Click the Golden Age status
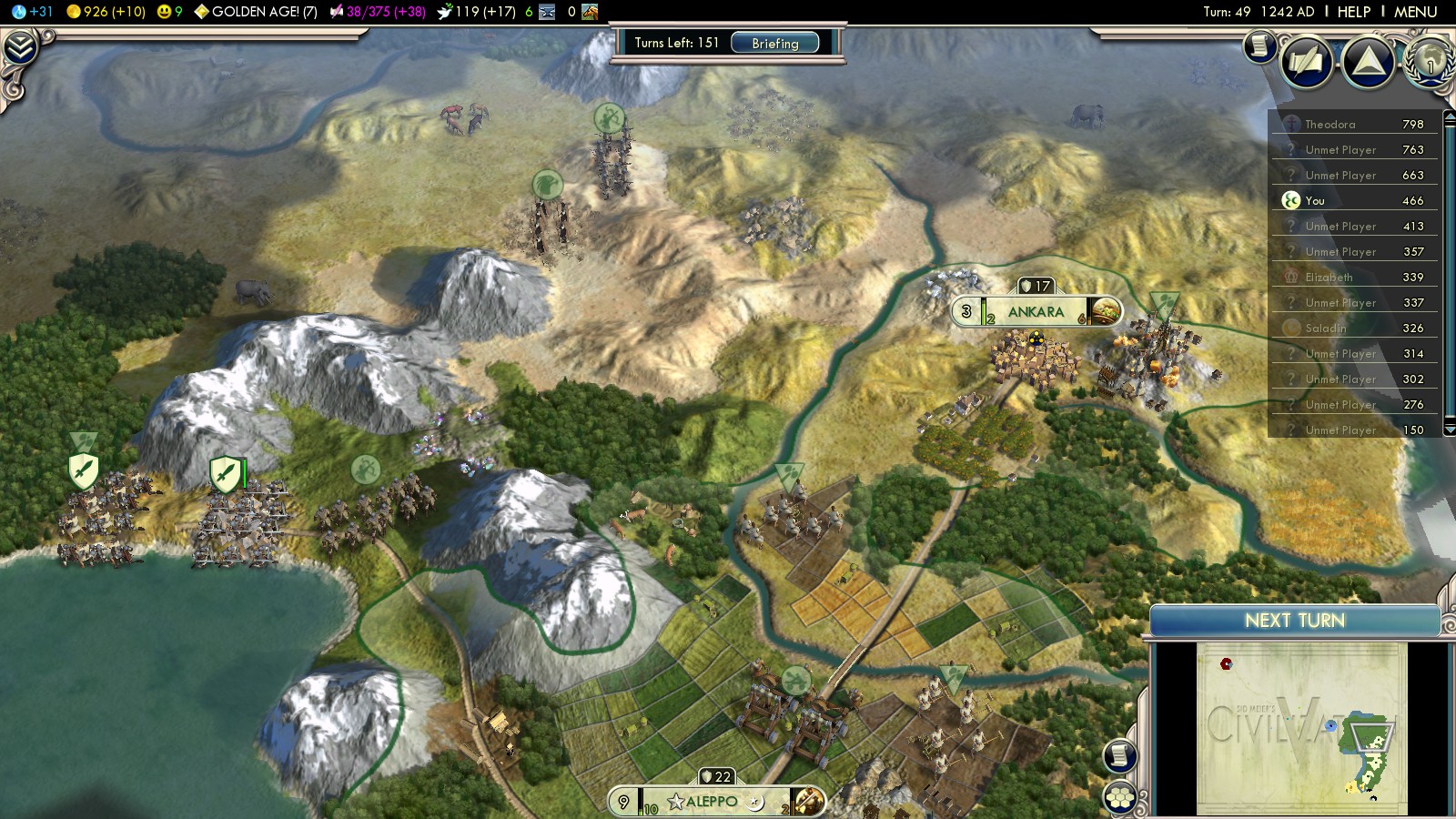1456x819 pixels. coord(256,12)
